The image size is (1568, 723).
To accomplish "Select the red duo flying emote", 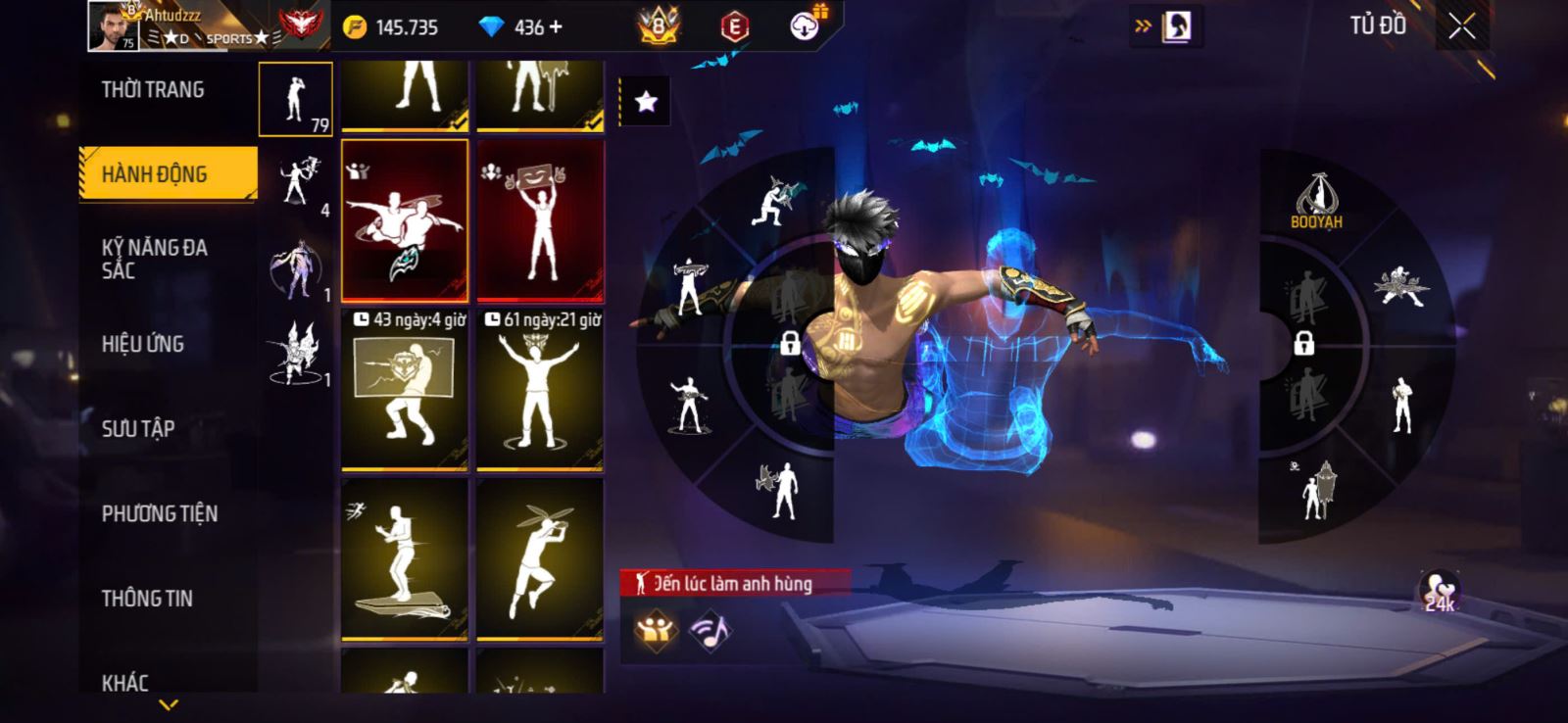I will [405, 220].
